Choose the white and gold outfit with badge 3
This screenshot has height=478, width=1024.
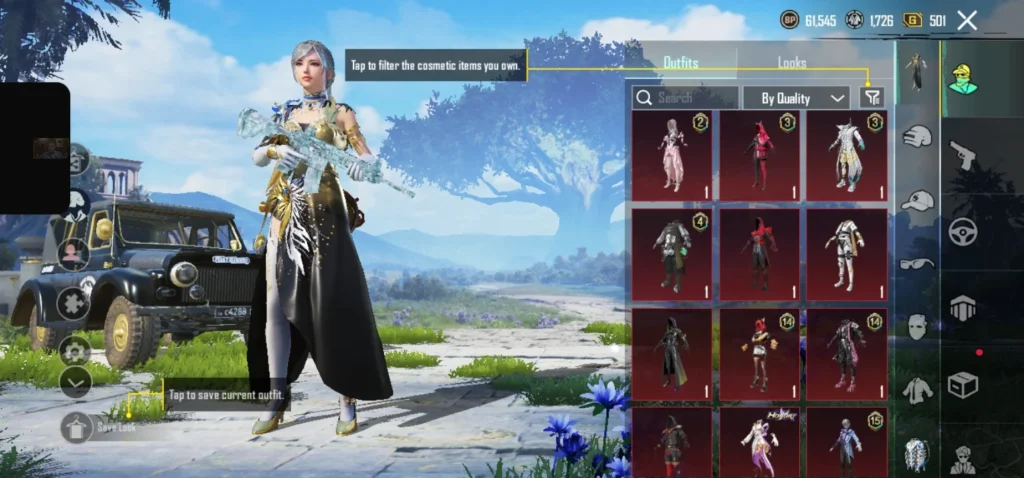846,155
